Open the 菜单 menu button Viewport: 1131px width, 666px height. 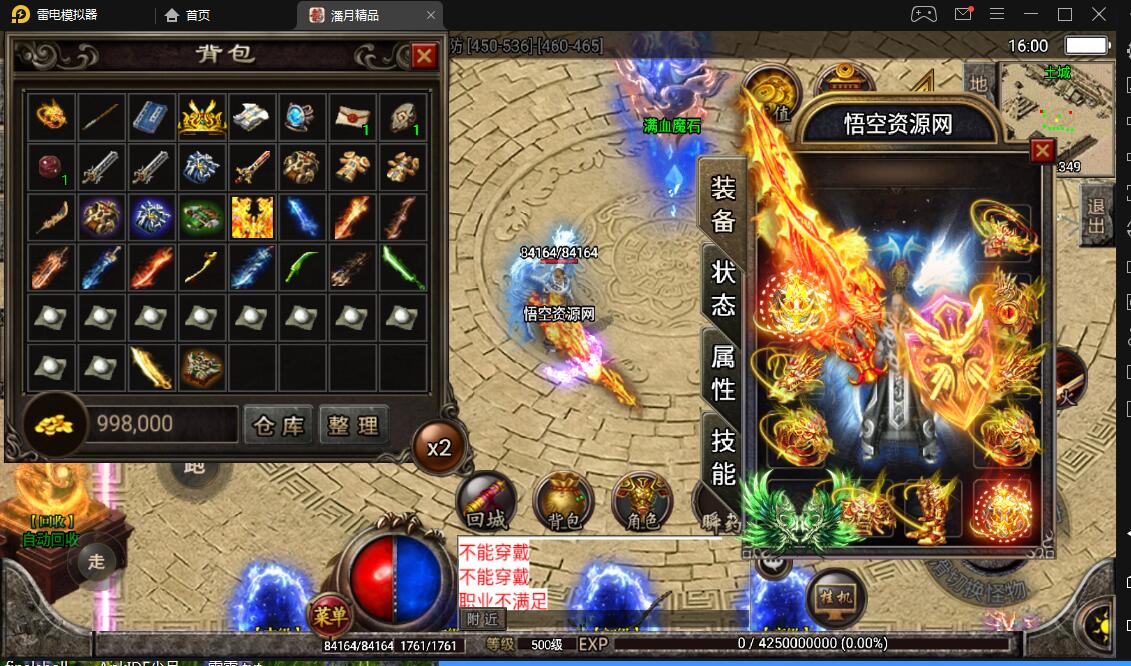328,614
